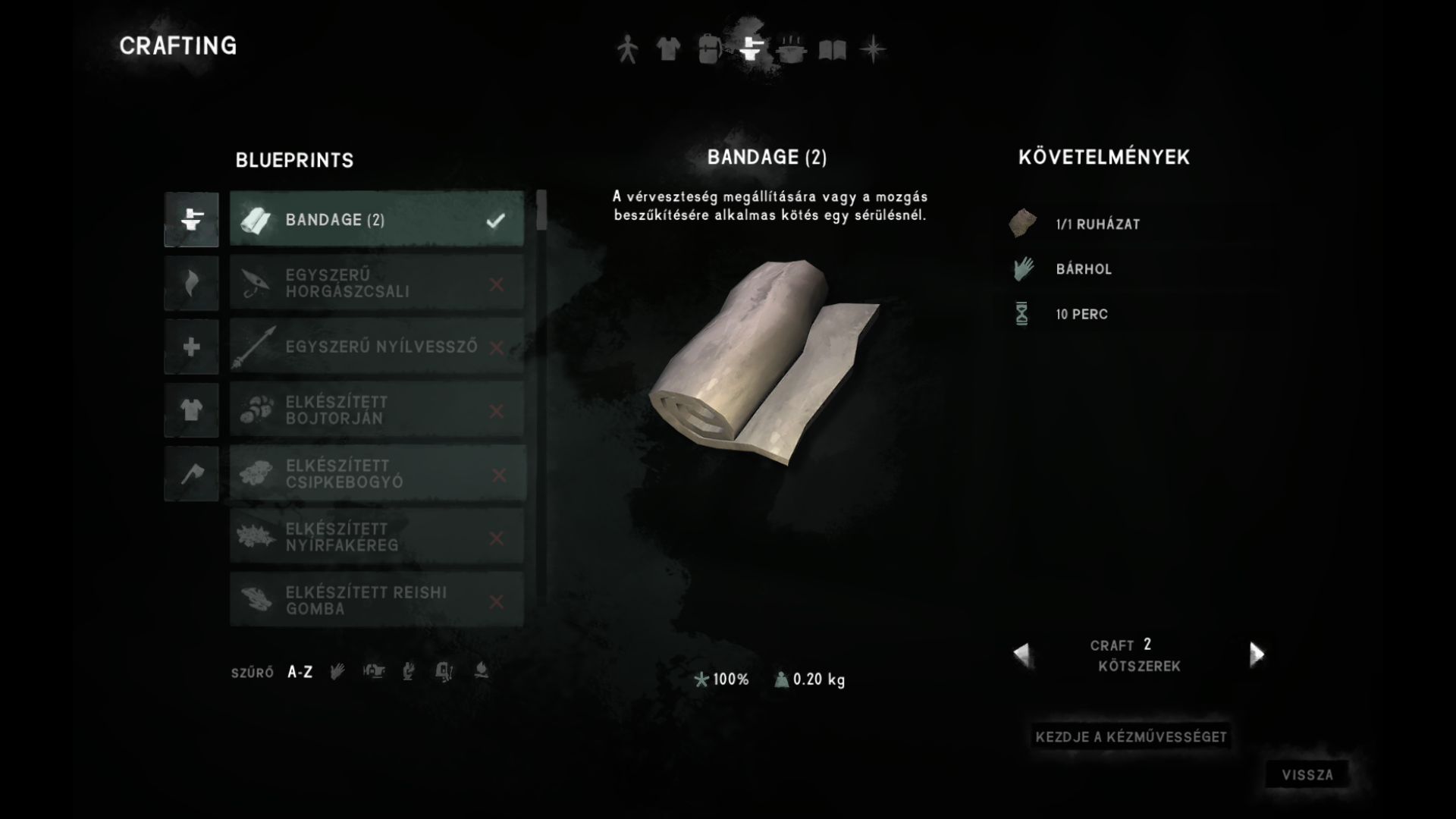Start crafting with Kezdje a Kézművességet
1456x819 pixels.
[1131, 736]
